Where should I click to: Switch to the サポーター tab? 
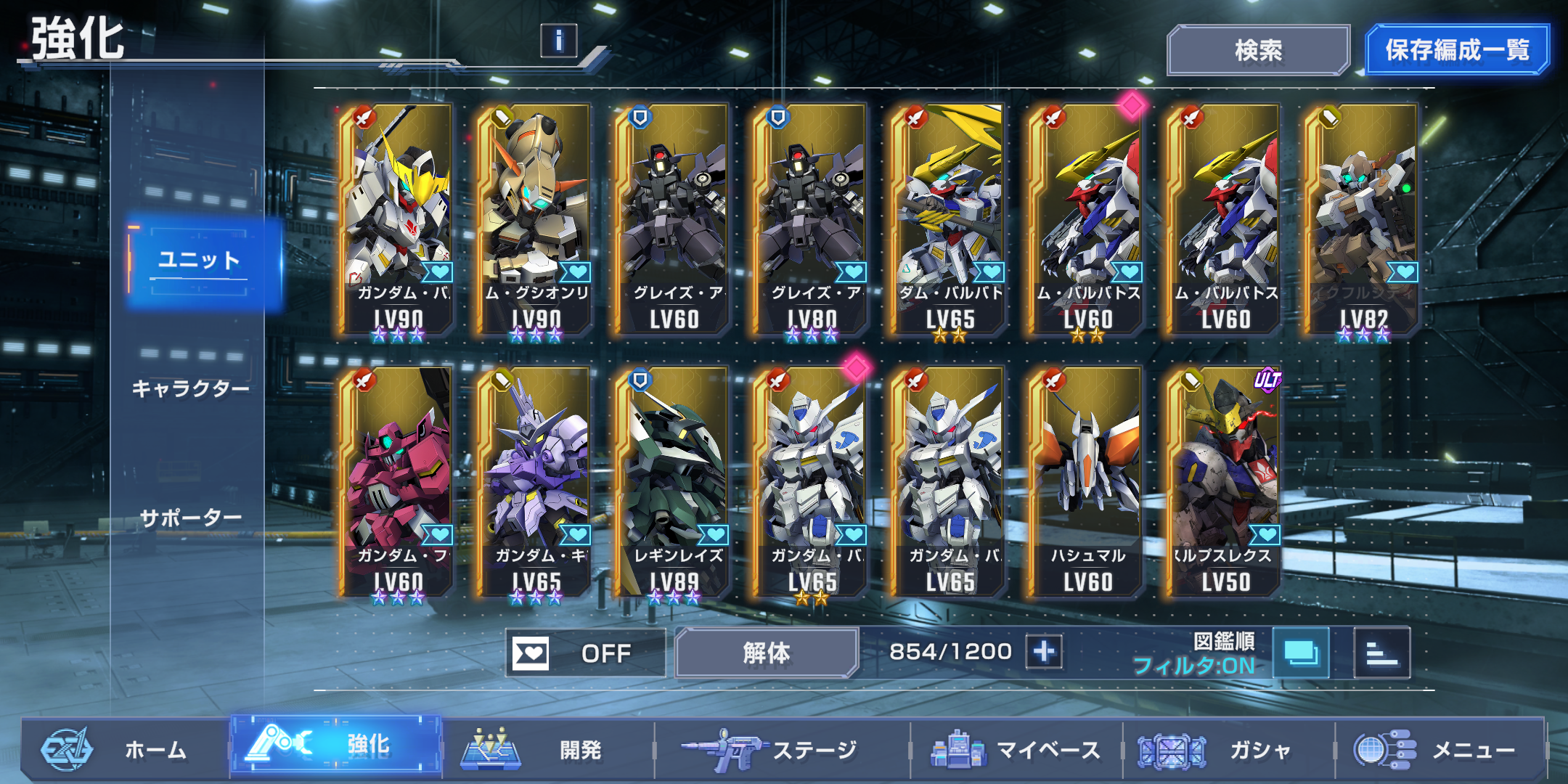[x=191, y=518]
